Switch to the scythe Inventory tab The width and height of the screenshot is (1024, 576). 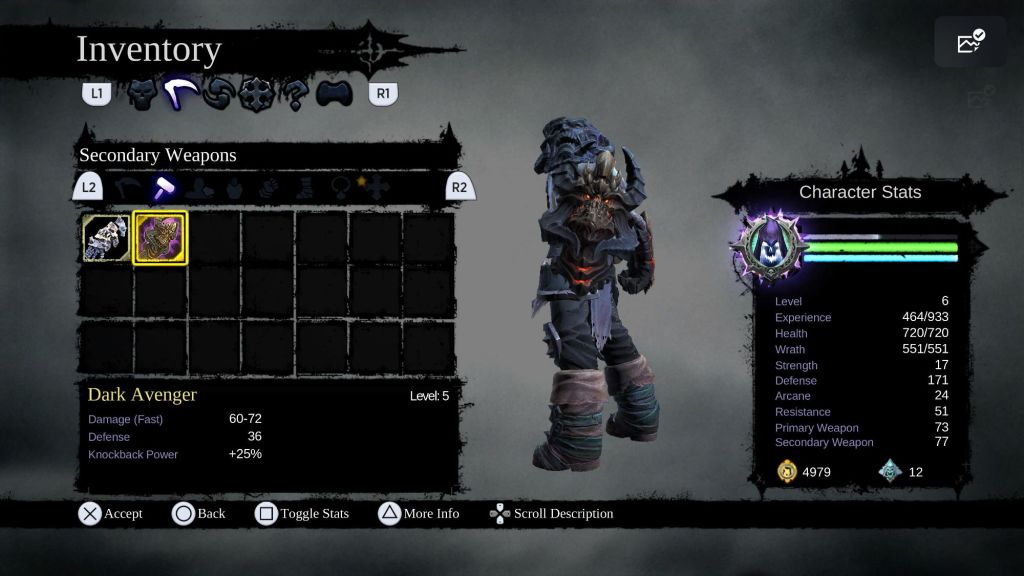click(180, 95)
